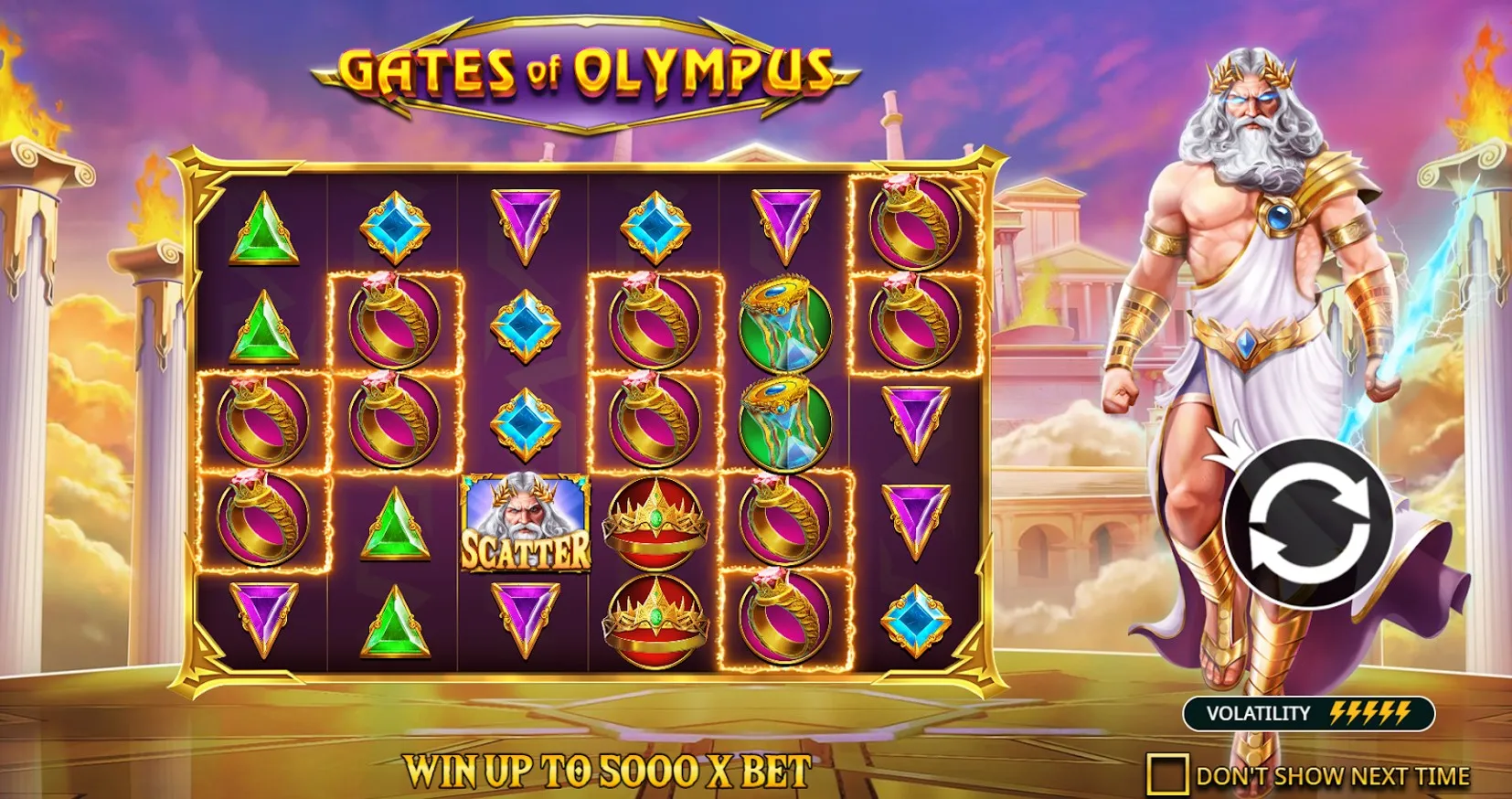Tick the Don't Show Next Time checkbox
Image resolution: width=1512 pixels, height=799 pixels.
coord(1166,774)
